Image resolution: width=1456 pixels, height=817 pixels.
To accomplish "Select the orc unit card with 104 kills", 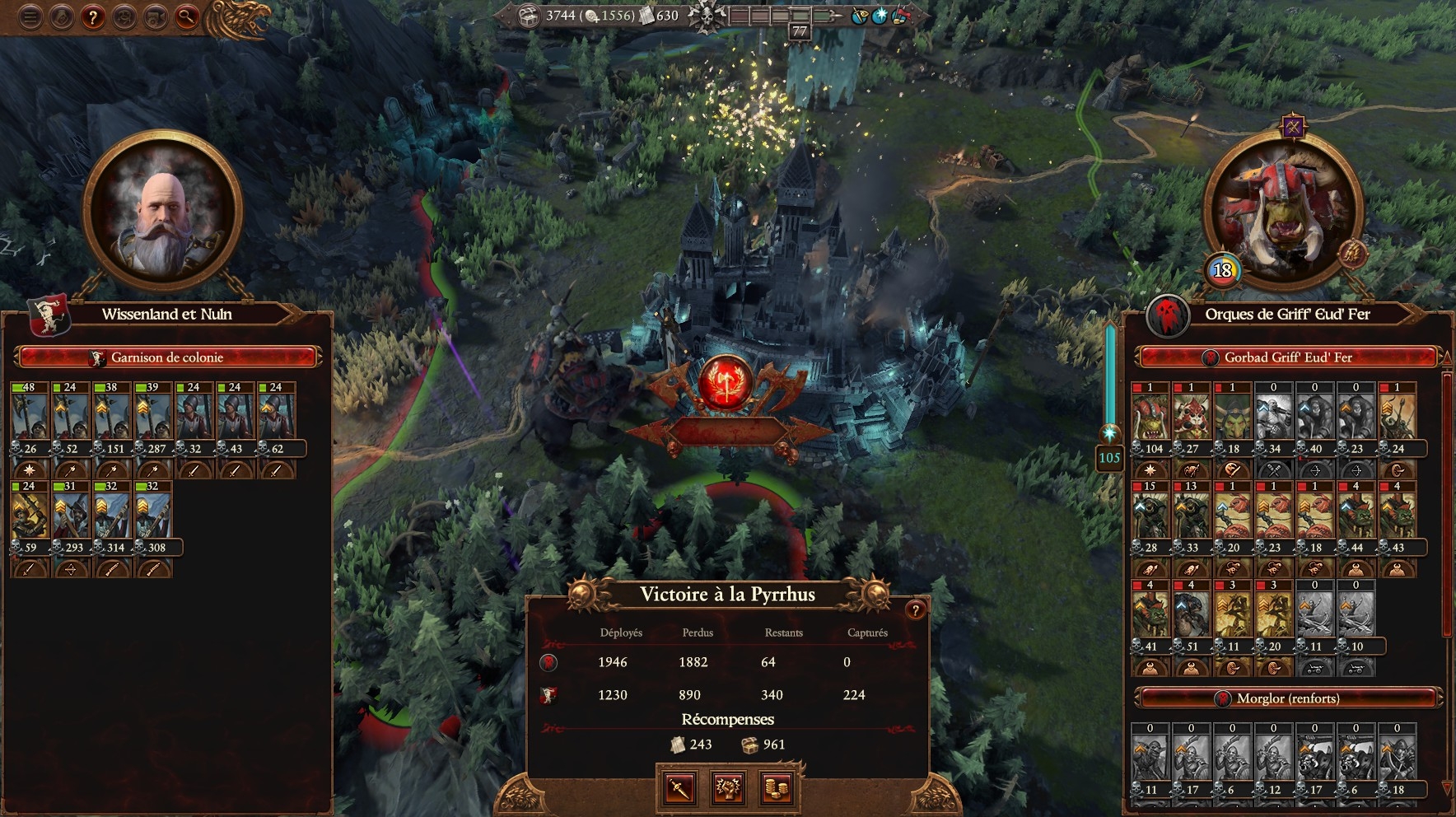I will pyautogui.click(x=1150, y=417).
